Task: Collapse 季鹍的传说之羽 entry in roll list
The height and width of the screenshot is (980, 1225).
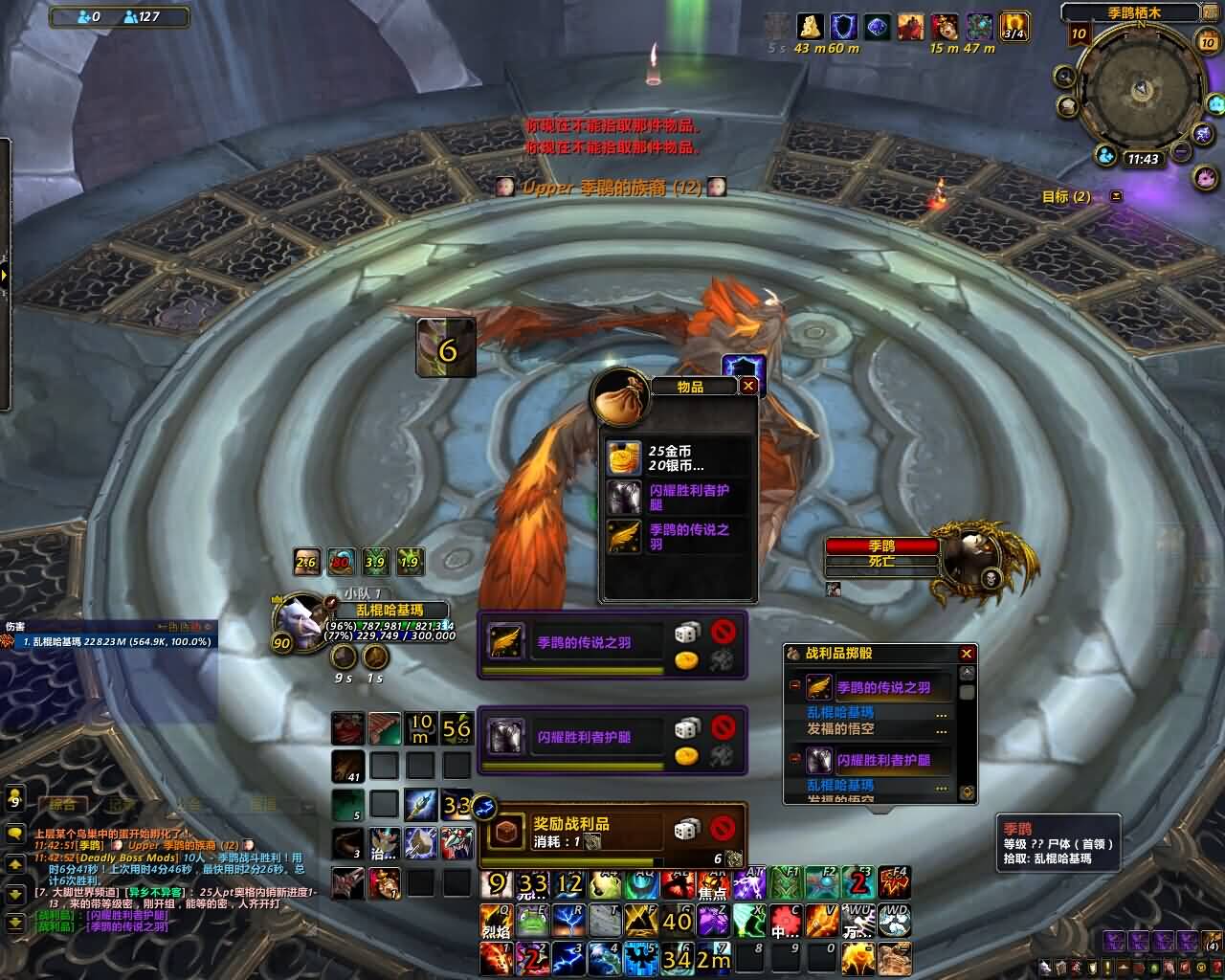Action: point(794,686)
